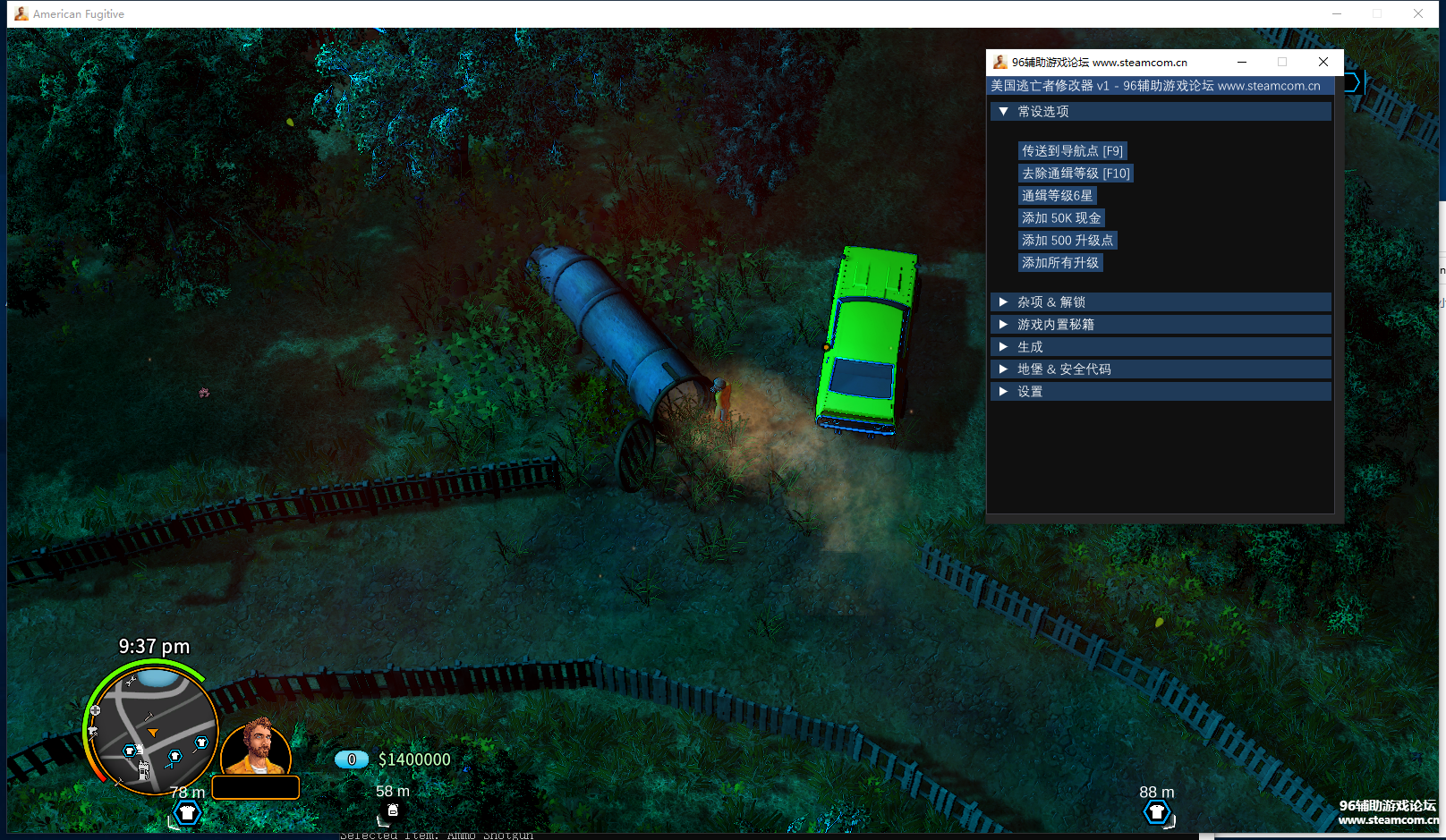Activate the 去除通缉等级 [F10] button
This screenshot has height=840, width=1446.
pos(1076,174)
